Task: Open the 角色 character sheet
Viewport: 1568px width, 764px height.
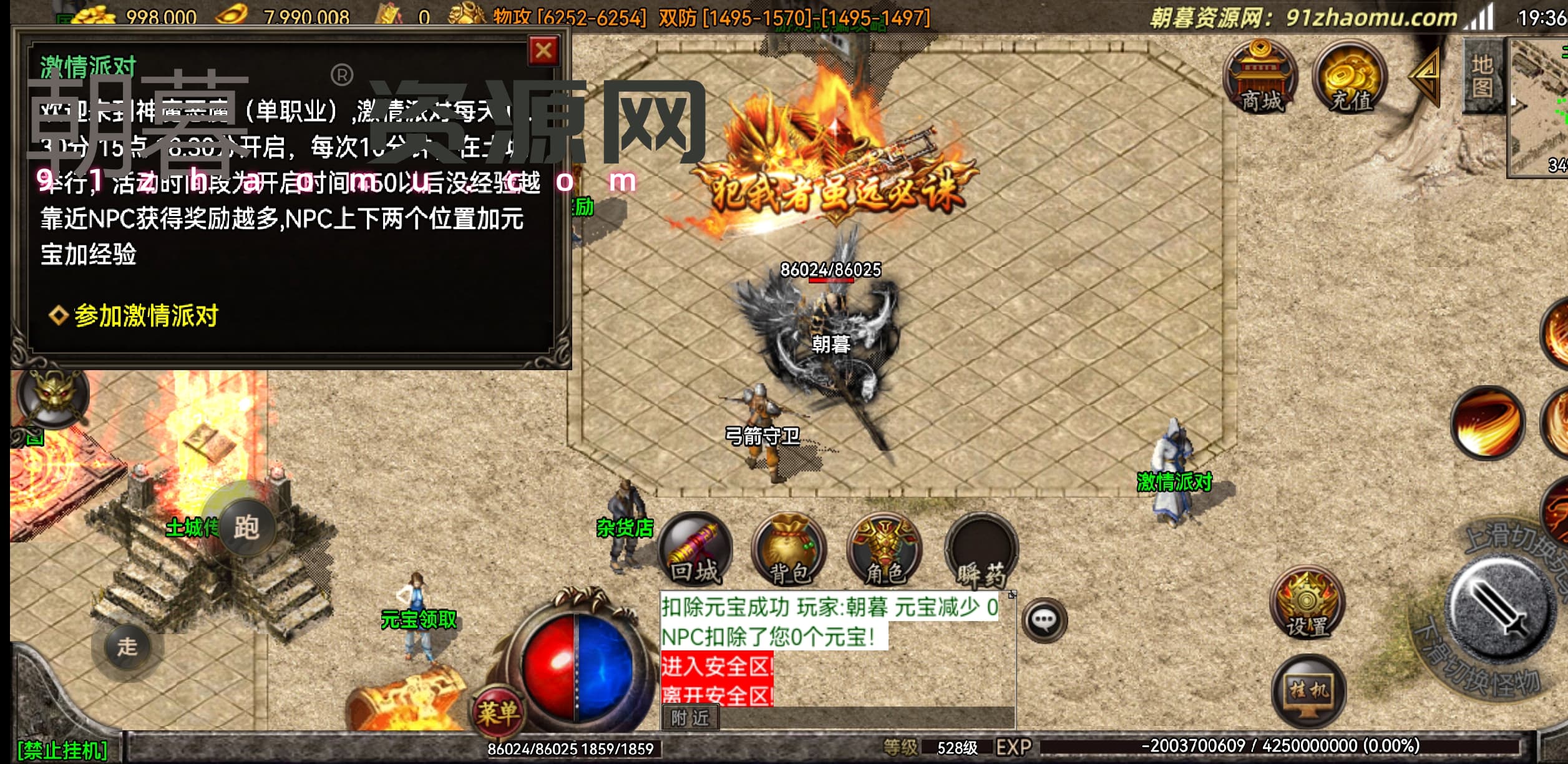Action: point(885,551)
